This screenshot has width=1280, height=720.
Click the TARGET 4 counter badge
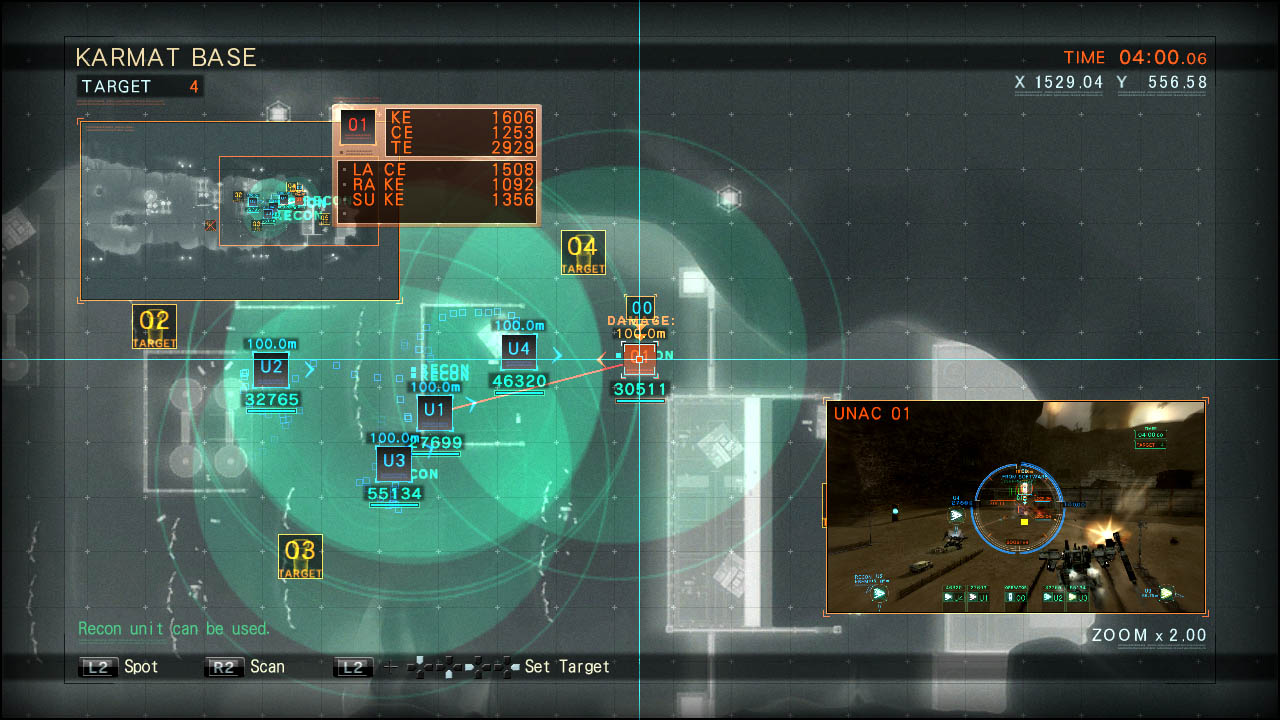(140, 87)
